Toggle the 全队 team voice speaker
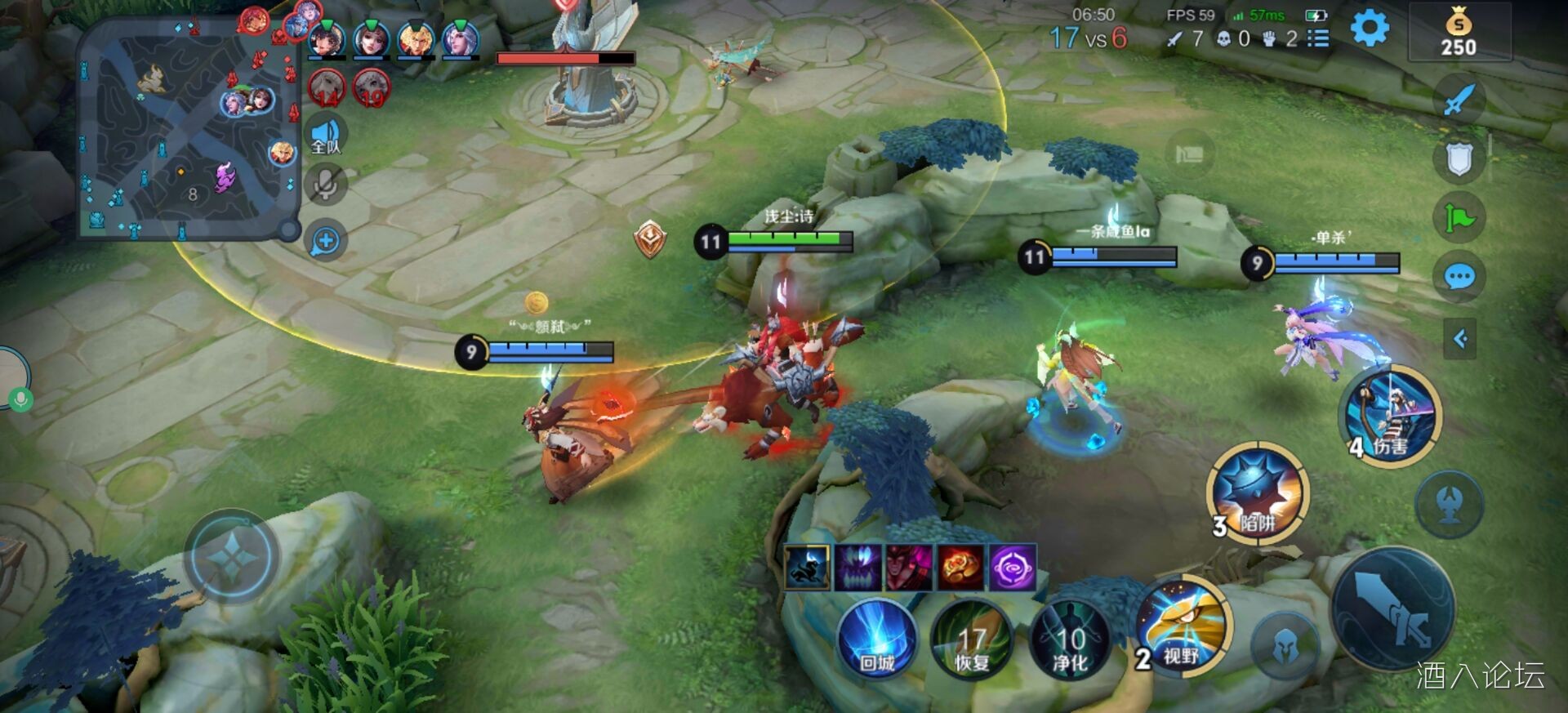This screenshot has height=713, width=1568. [325, 134]
